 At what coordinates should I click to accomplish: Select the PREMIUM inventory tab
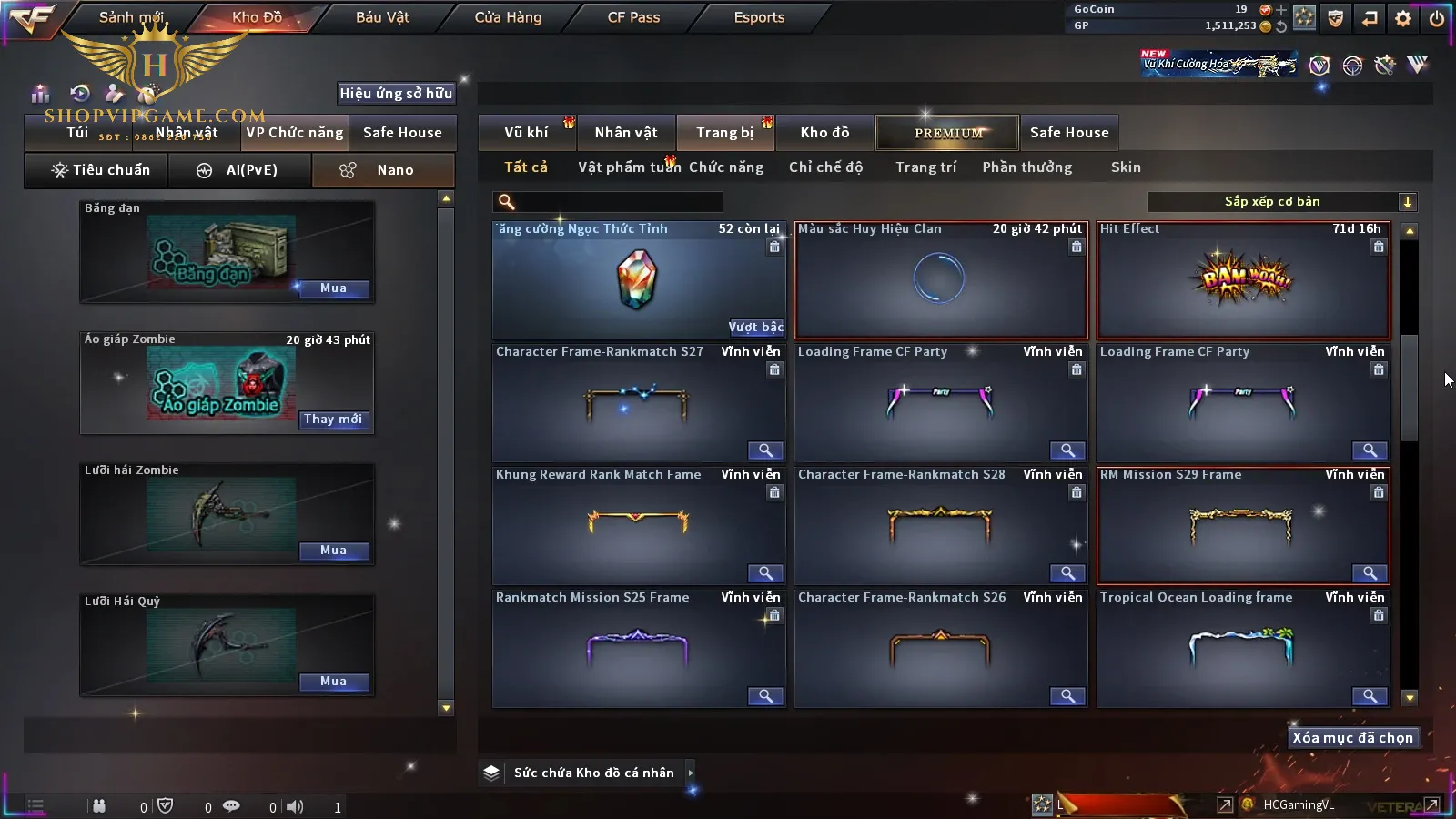pyautogui.click(x=947, y=133)
